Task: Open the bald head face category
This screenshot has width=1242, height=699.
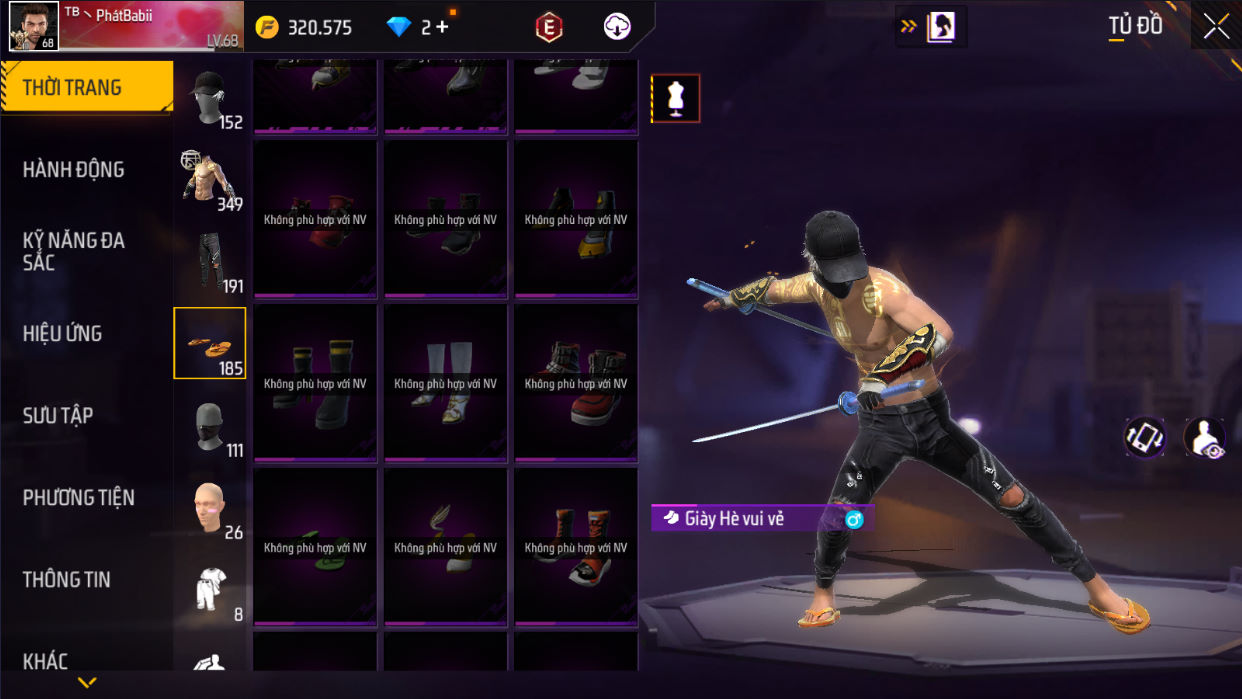Action: (x=210, y=508)
